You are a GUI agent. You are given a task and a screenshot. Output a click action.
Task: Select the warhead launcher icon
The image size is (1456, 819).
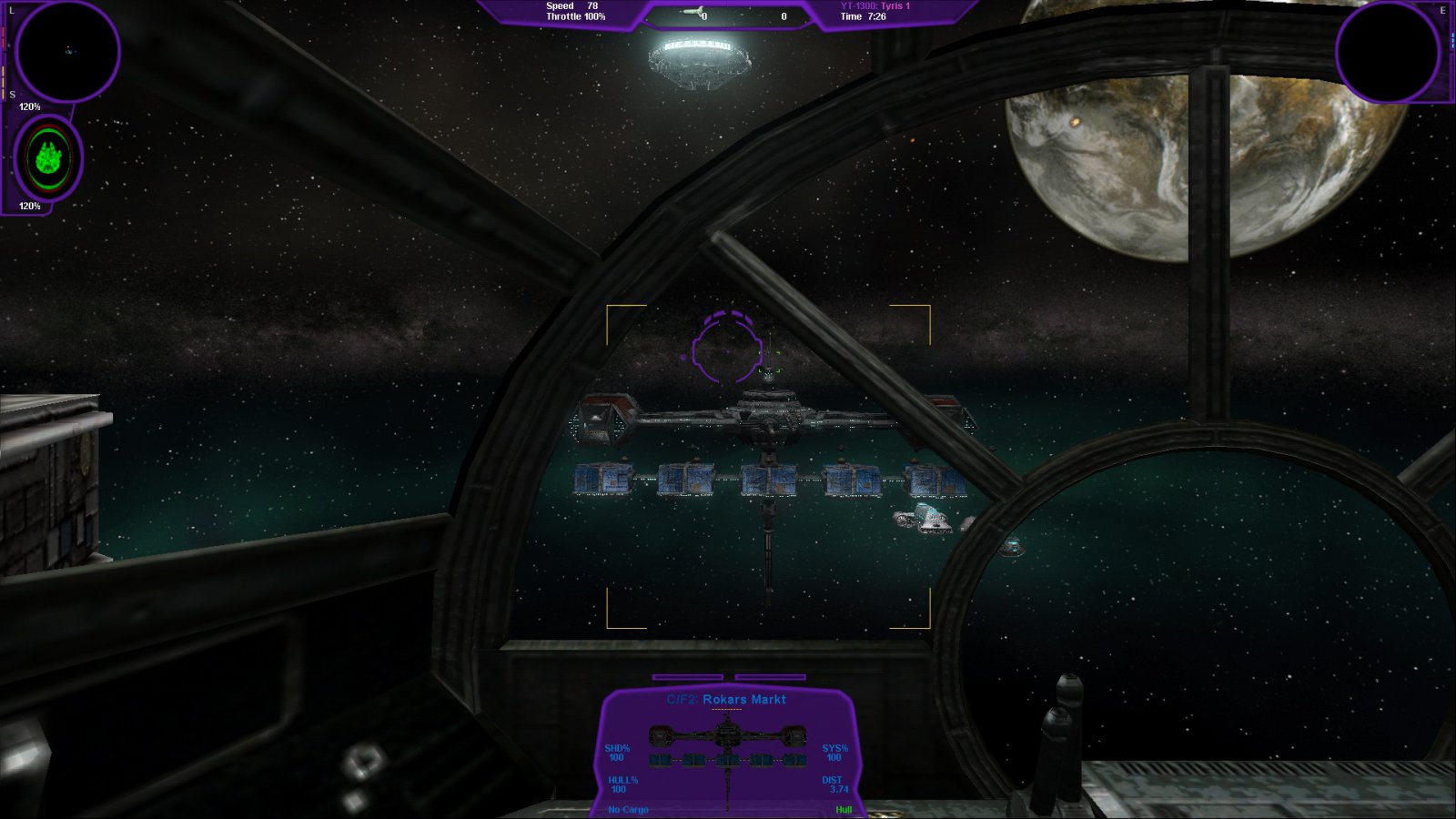tap(694, 12)
